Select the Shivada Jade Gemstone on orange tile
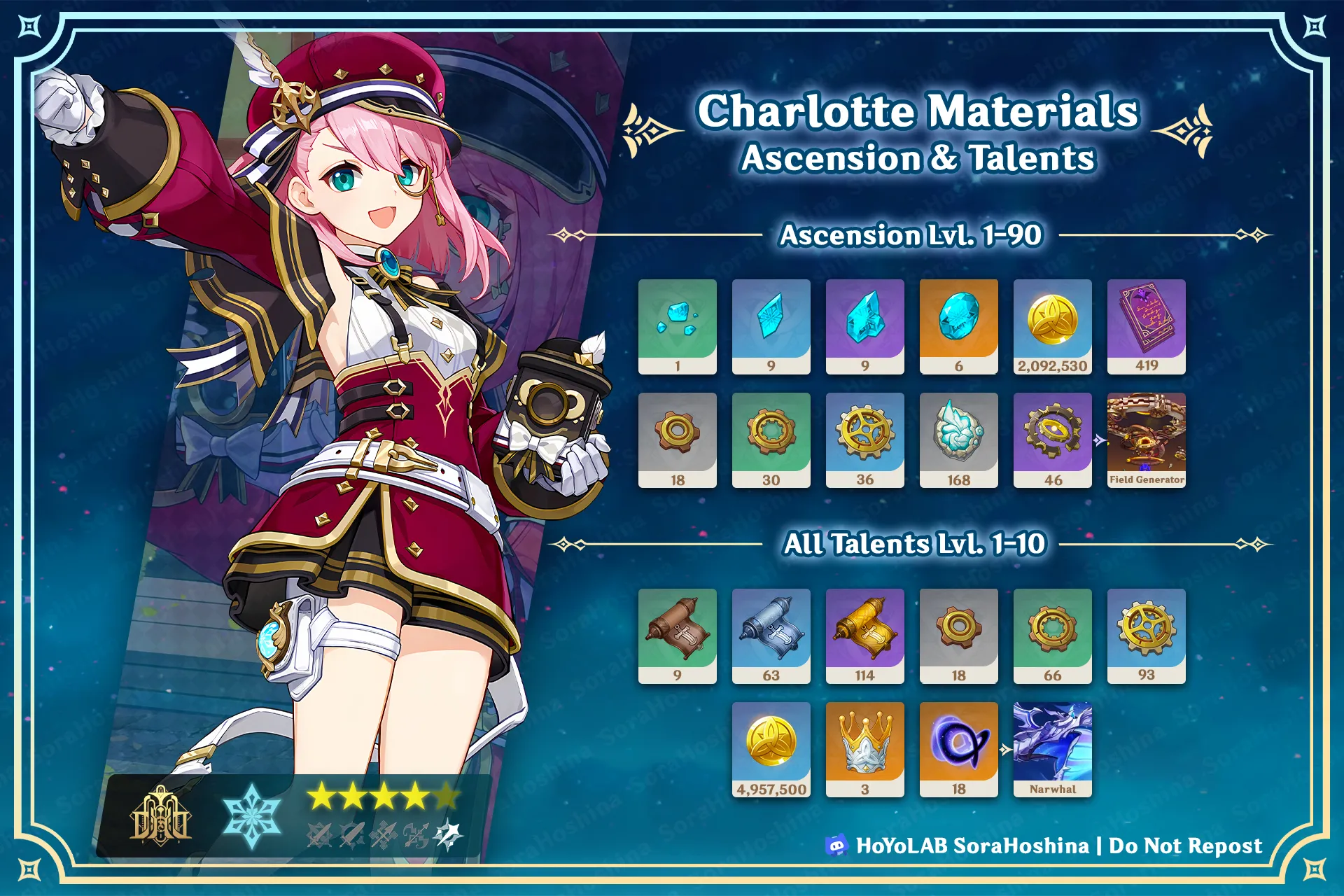1344x896 pixels. pyautogui.click(x=958, y=326)
